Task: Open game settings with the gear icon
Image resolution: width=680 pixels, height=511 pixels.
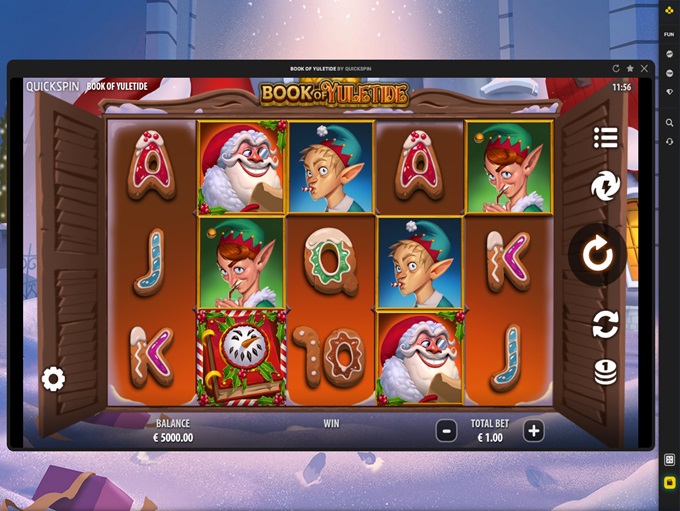Action: click(53, 379)
